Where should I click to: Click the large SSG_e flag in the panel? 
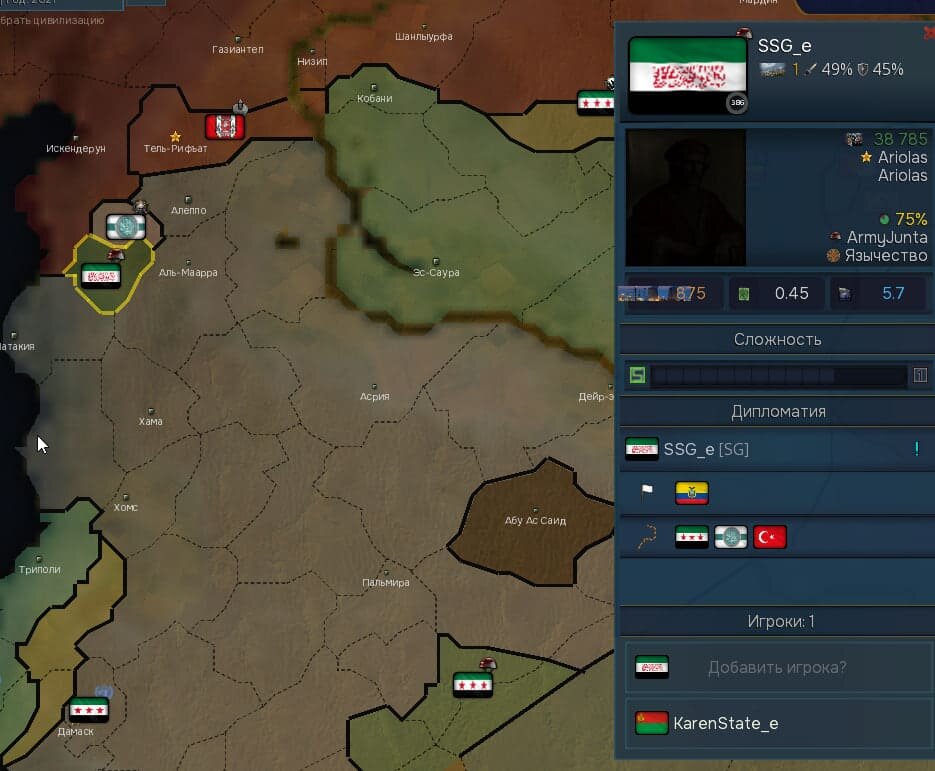tap(687, 76)
